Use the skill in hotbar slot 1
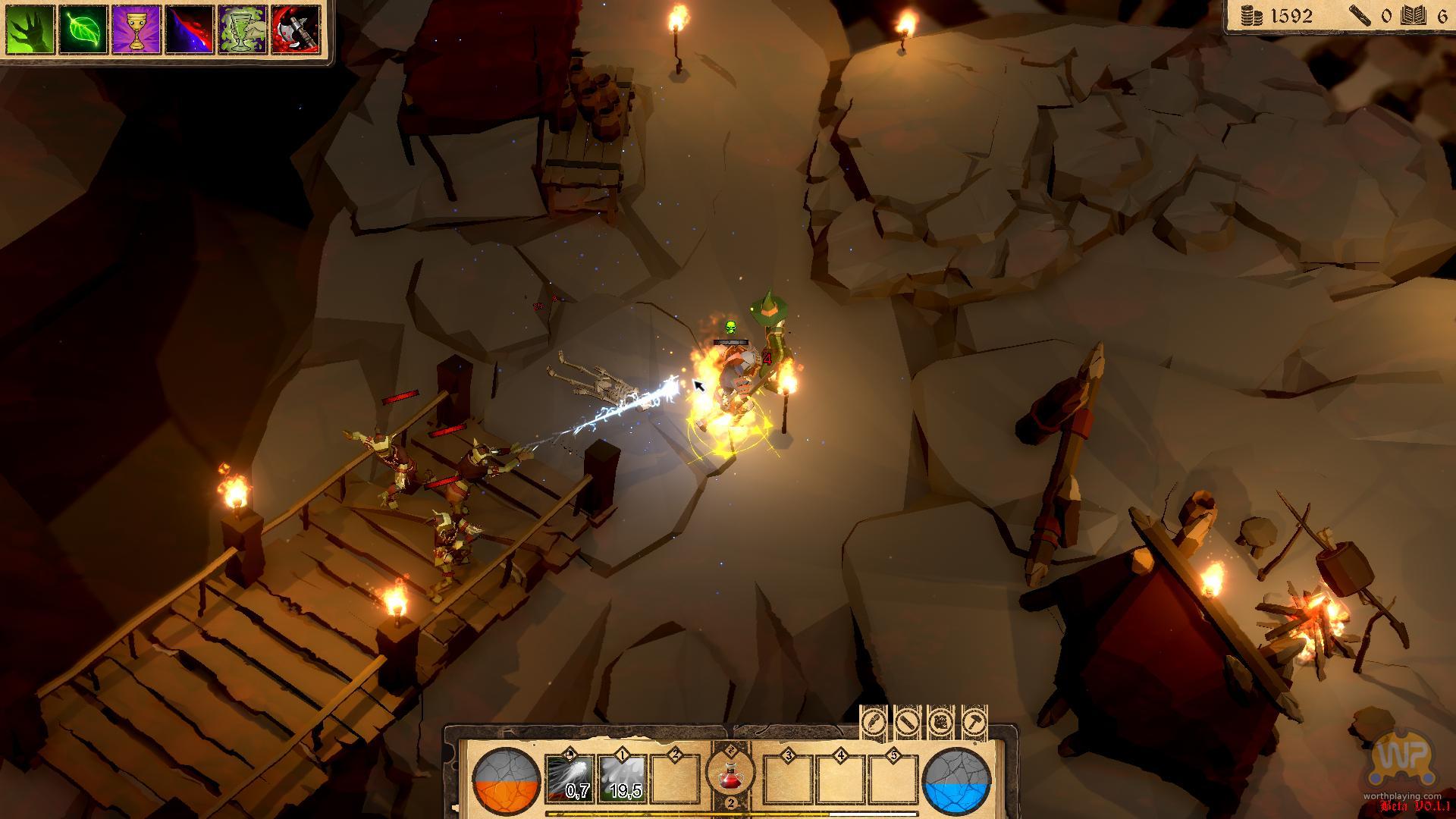The height and width of the screenshot is (819, 1456). 622,779
